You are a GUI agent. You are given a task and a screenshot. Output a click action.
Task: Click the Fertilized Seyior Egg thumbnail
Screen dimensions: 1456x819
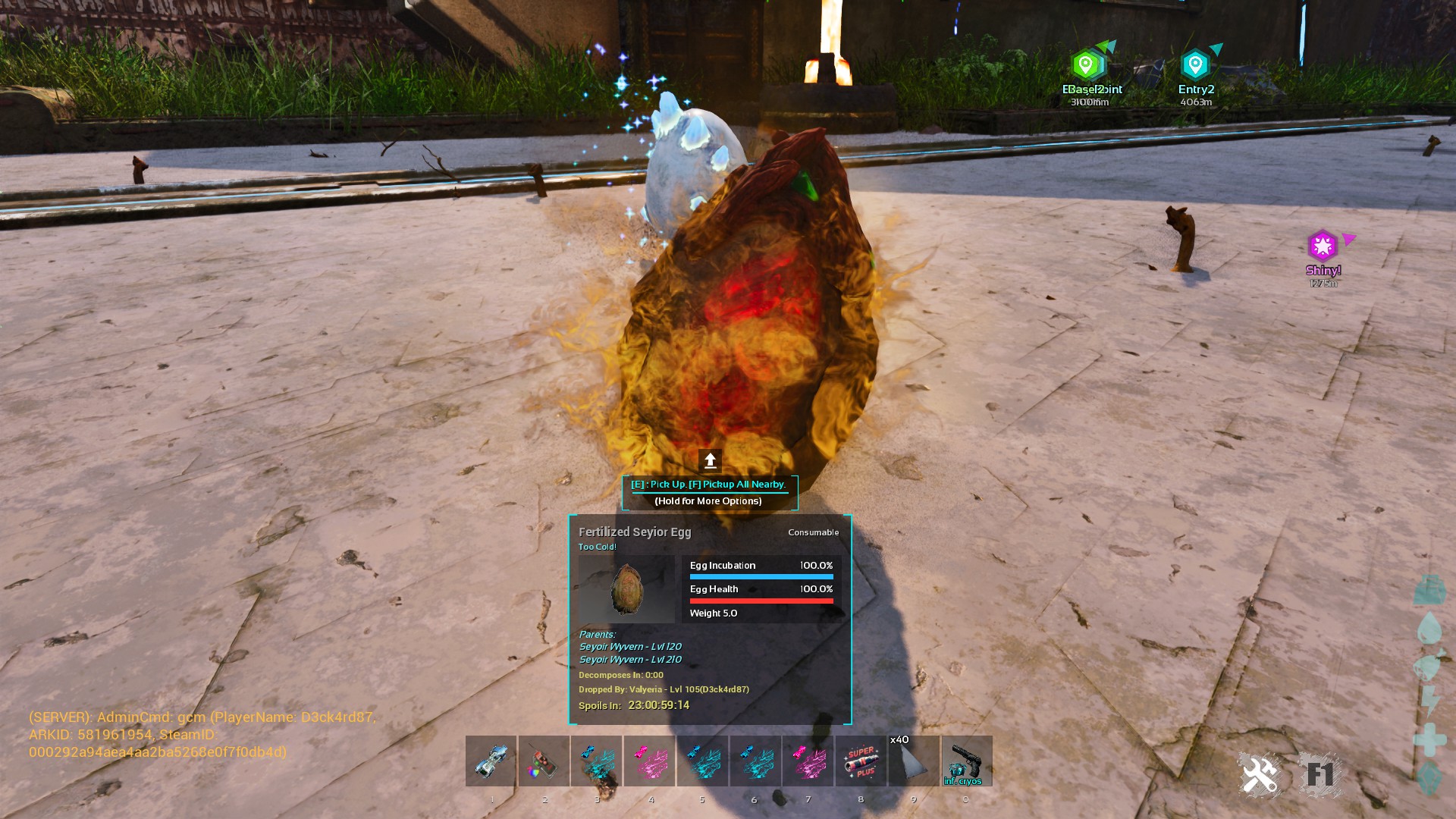pos(626,589)
